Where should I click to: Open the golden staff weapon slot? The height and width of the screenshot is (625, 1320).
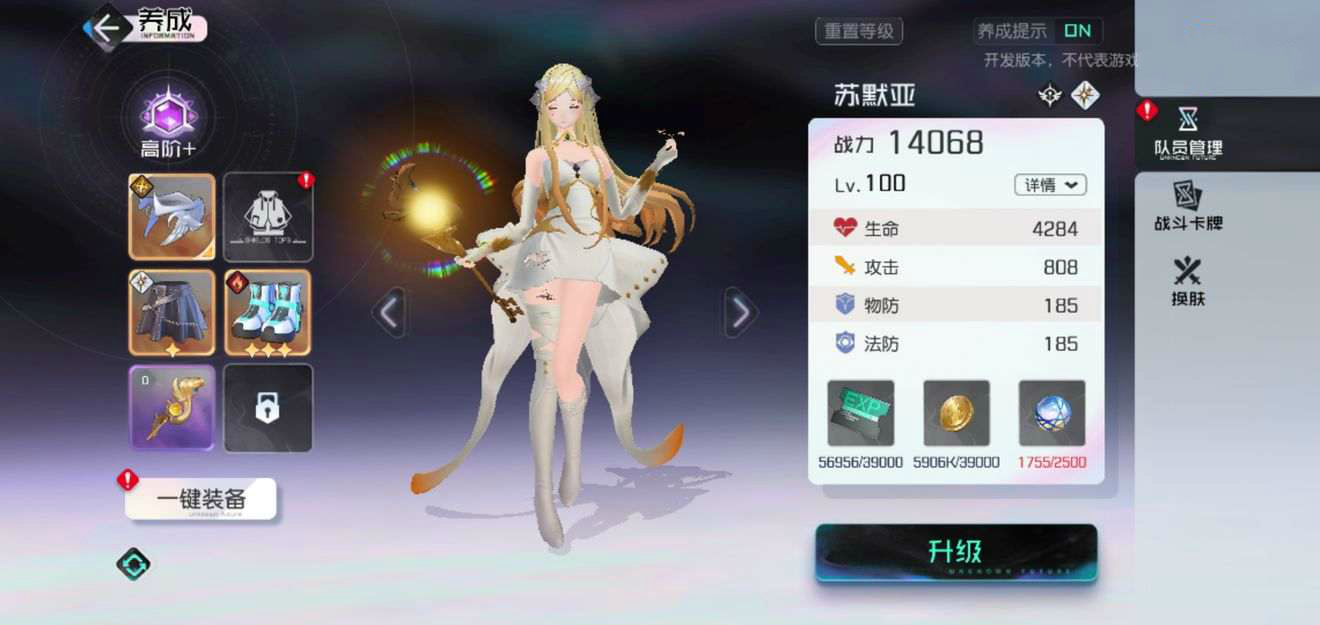[172, 407]
